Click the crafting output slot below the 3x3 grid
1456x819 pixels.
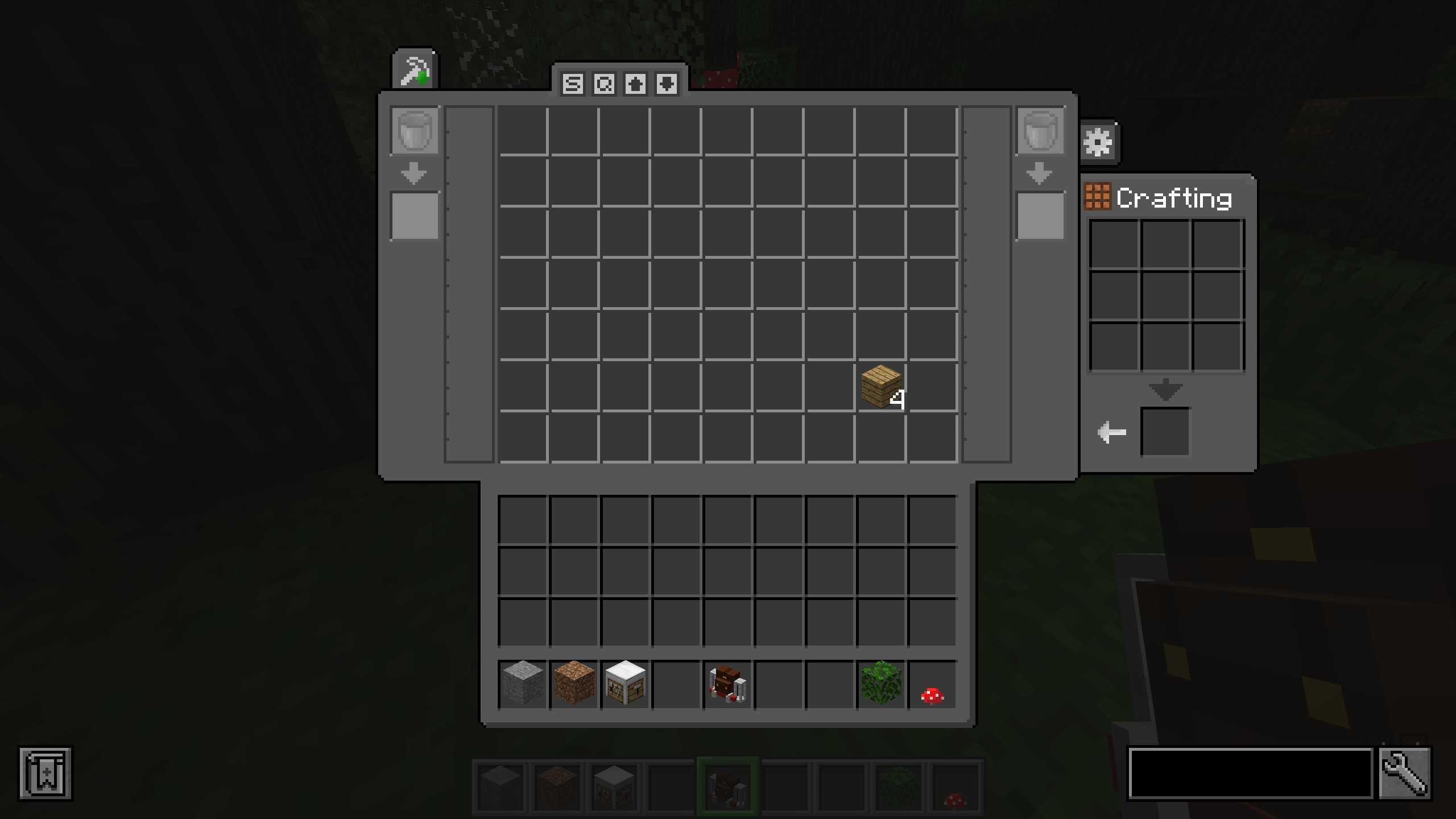tap(1165, 432)
